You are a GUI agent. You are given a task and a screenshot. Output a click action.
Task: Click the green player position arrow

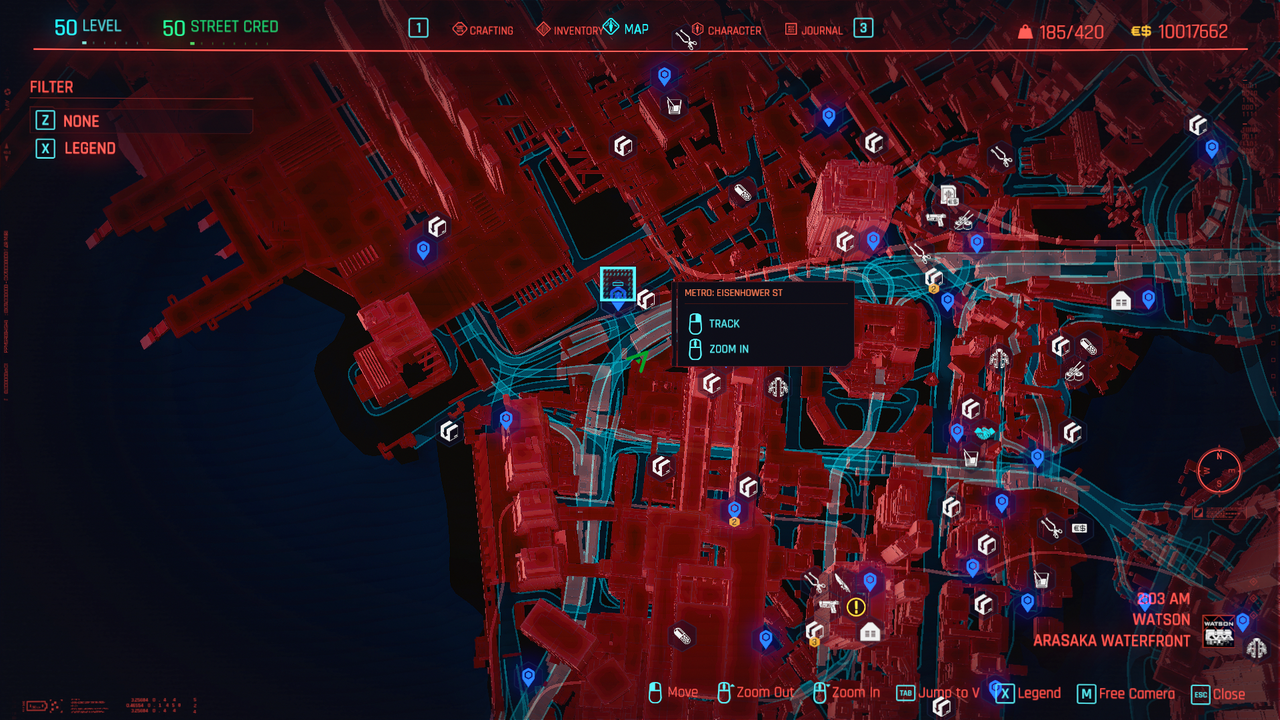click(638, 360)
